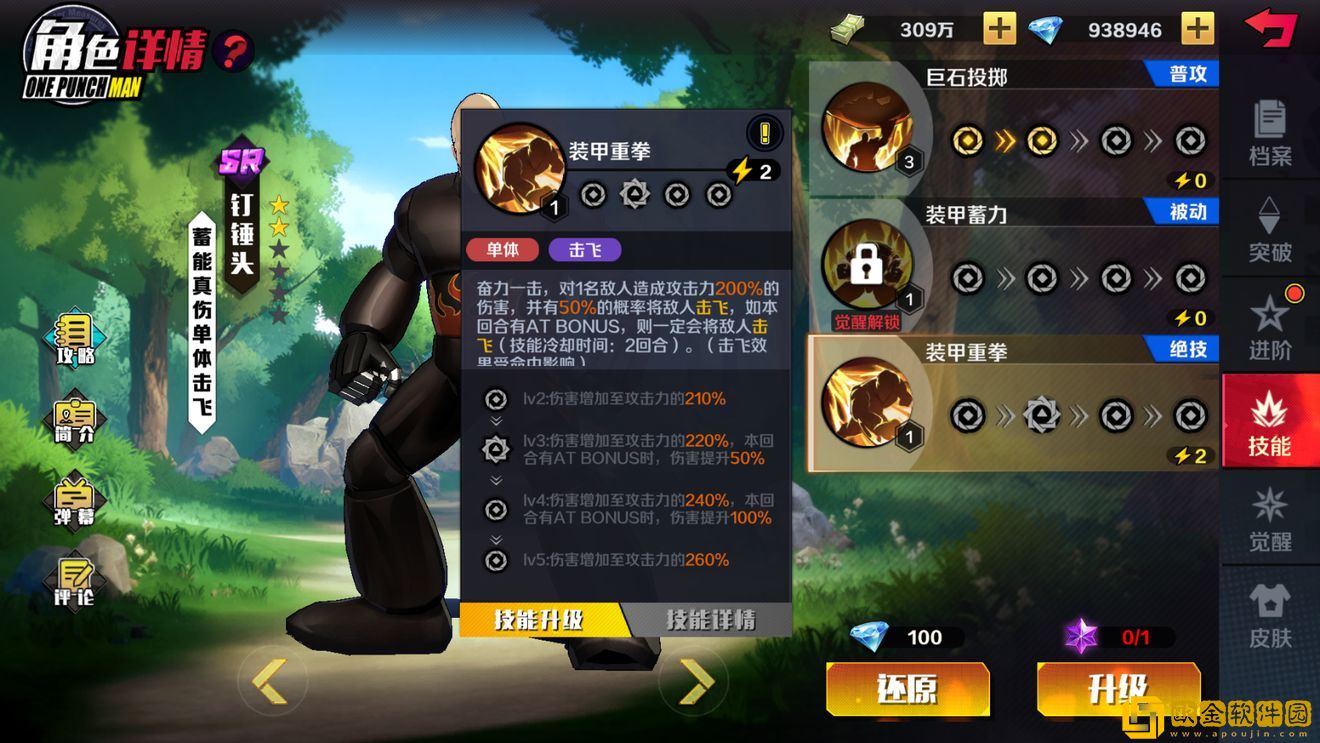1320x743 pixels.
Task: Click the 还原 reset button
Action: click(x=907, y=689)
